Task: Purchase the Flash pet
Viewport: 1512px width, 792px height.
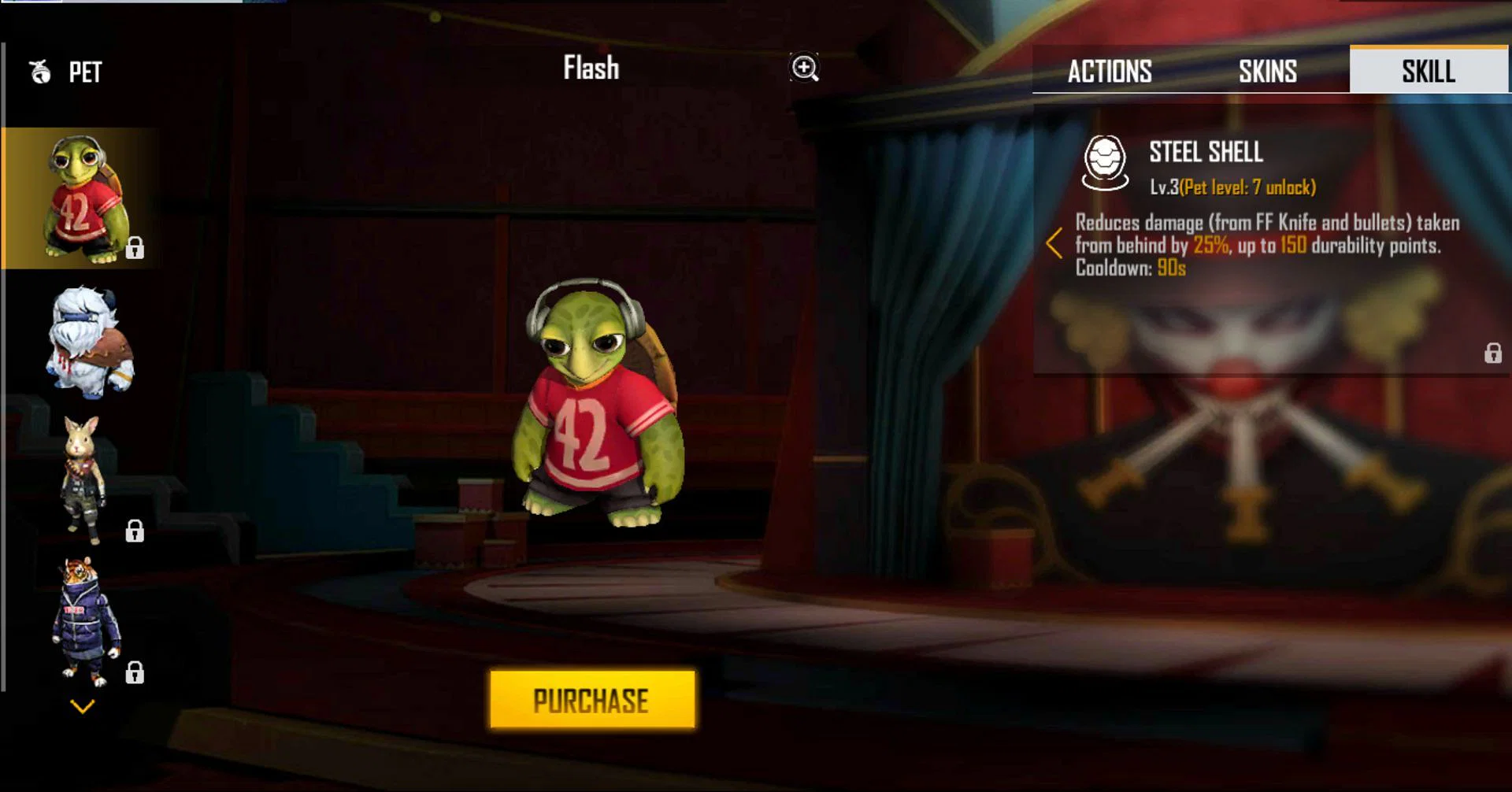Action: [592, 700]
